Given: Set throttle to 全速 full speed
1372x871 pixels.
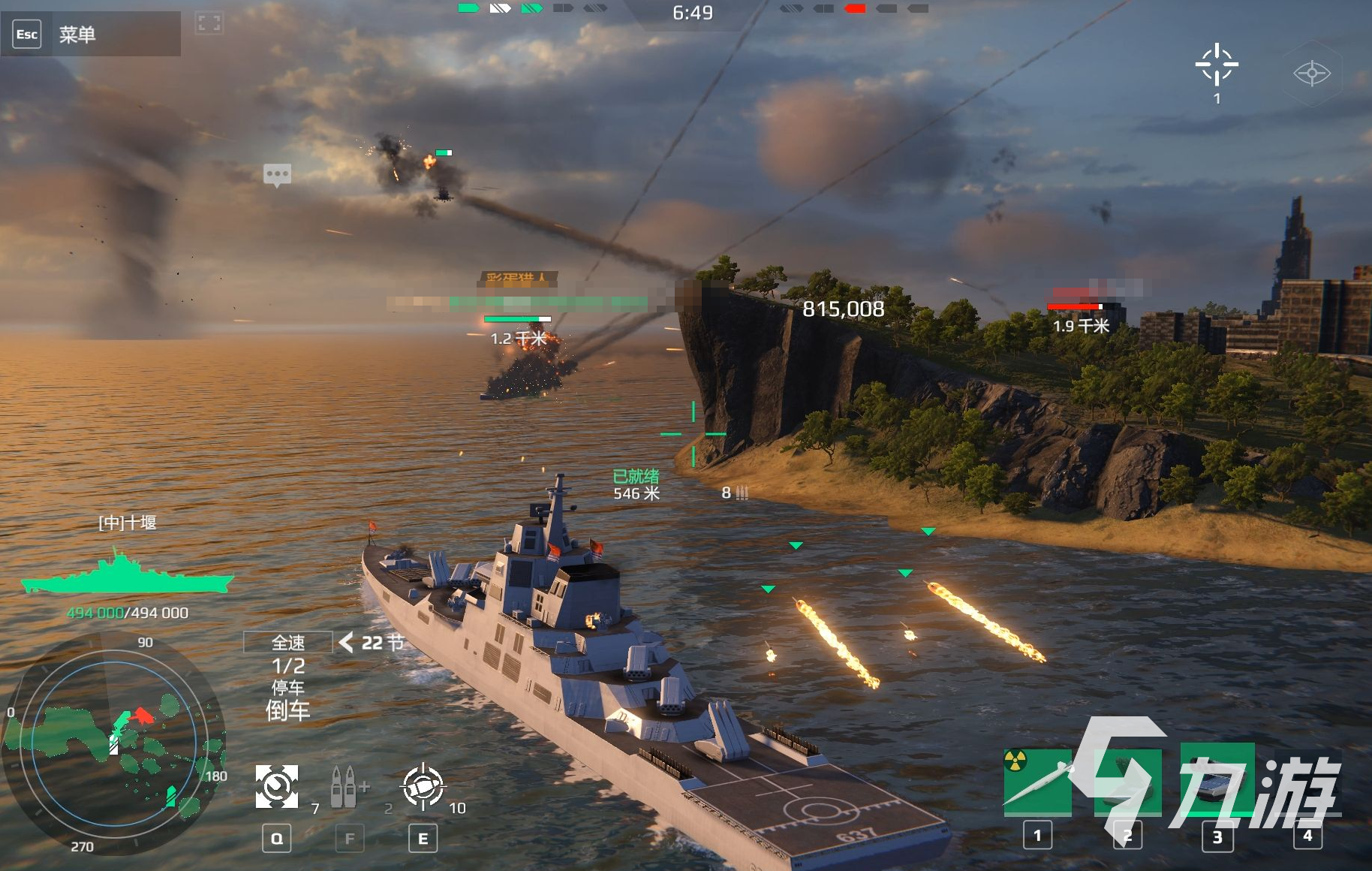Looking at the screenshot, I should (288, 643).
